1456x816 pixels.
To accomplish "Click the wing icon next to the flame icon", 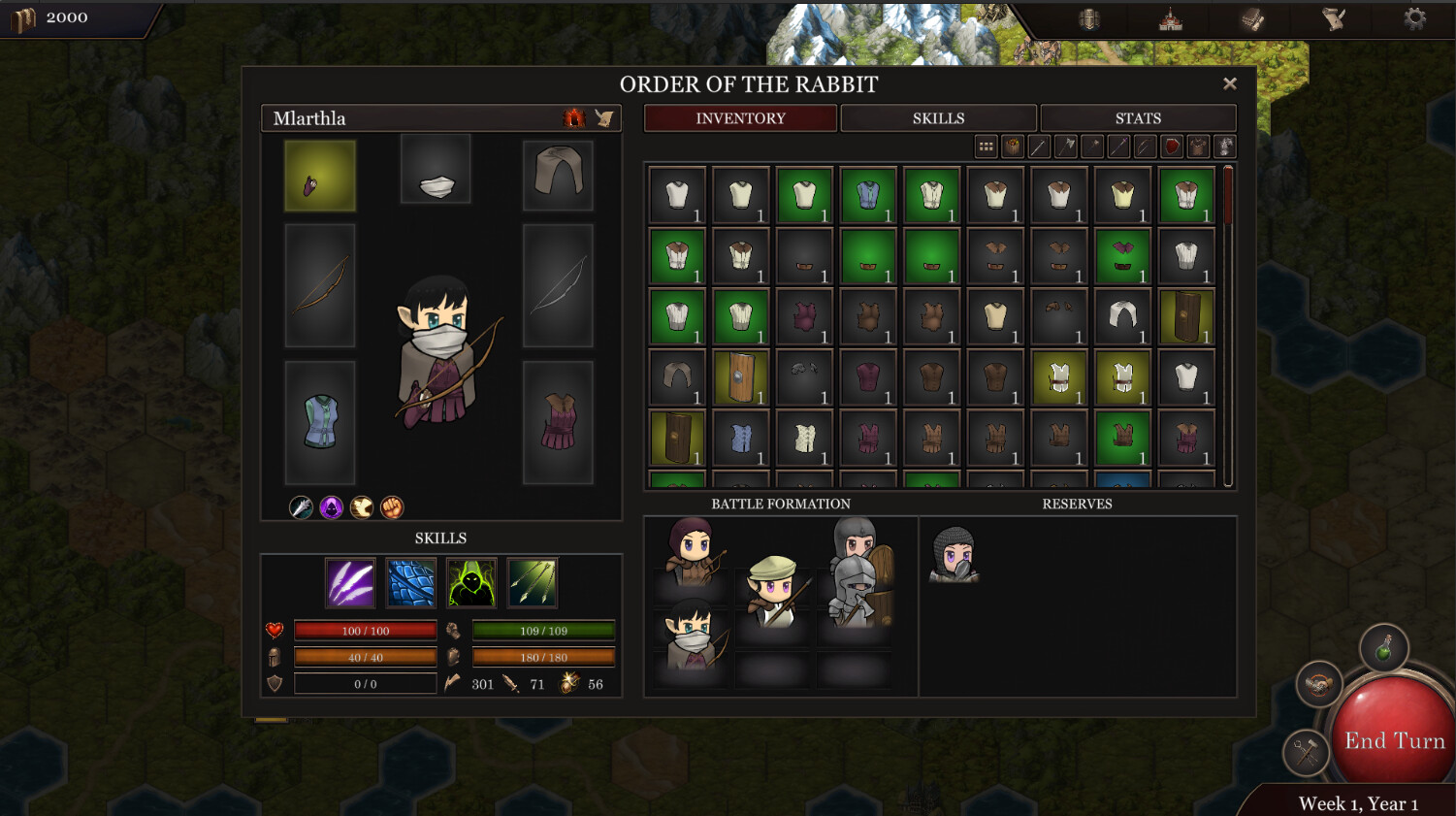I will pos(605,116).
